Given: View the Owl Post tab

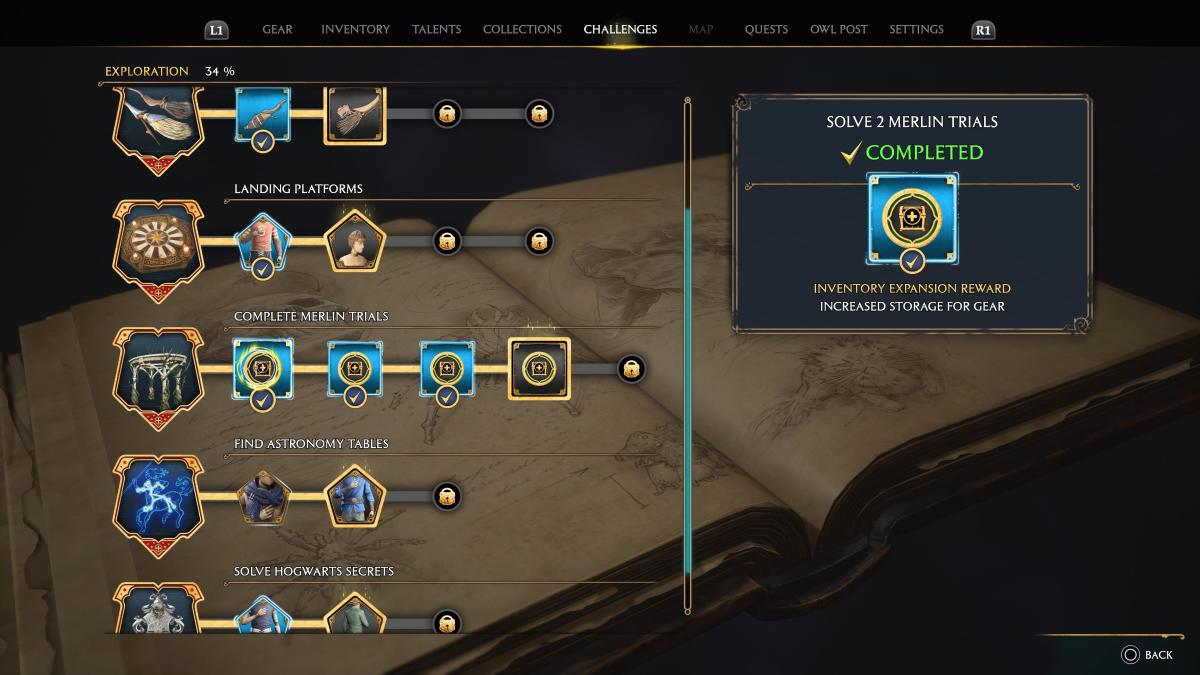Looking at the screenshot, I should coord(838,29).
